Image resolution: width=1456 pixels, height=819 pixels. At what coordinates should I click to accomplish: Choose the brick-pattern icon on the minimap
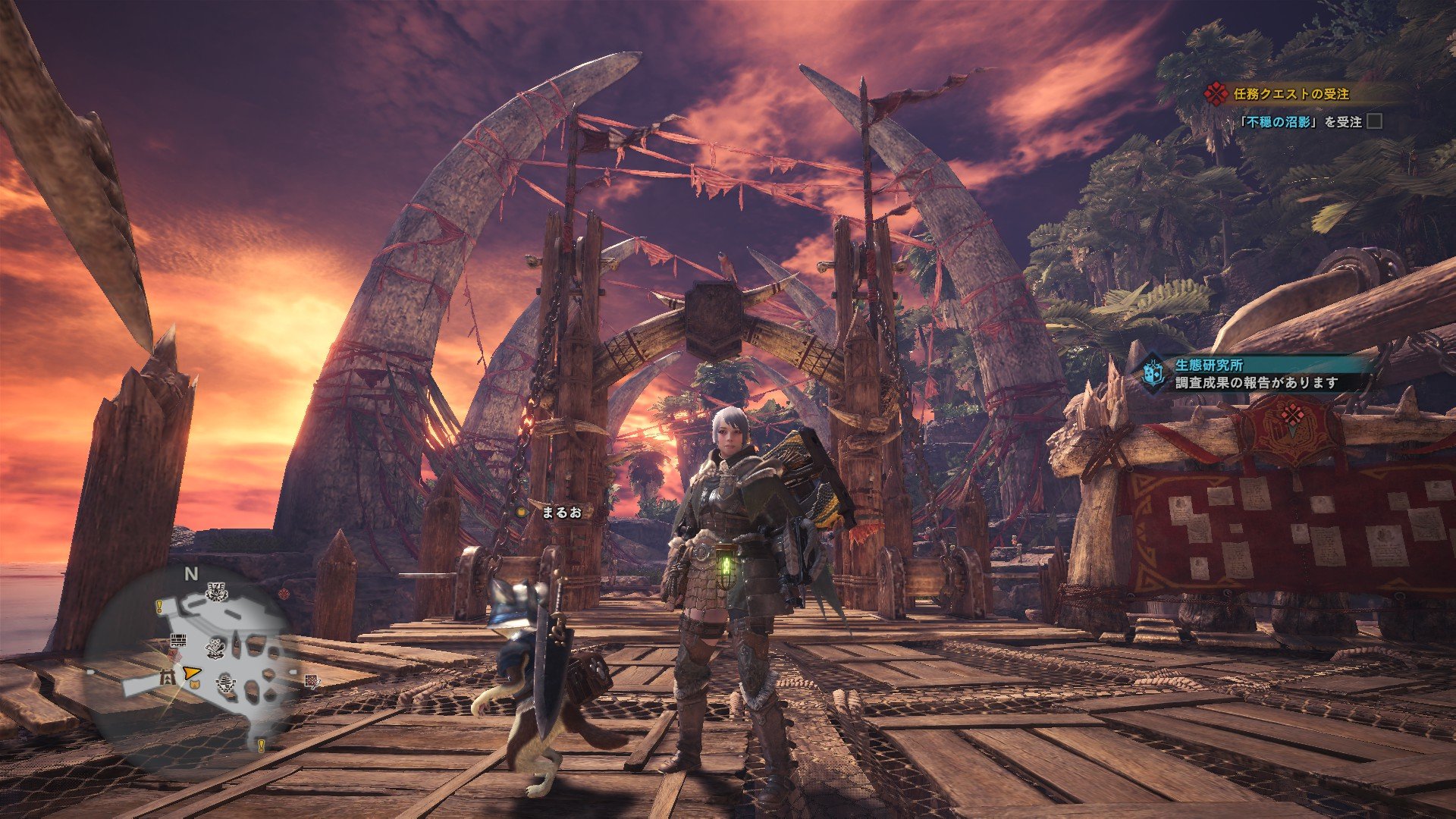pyautogui.click(x=178, y=640)
